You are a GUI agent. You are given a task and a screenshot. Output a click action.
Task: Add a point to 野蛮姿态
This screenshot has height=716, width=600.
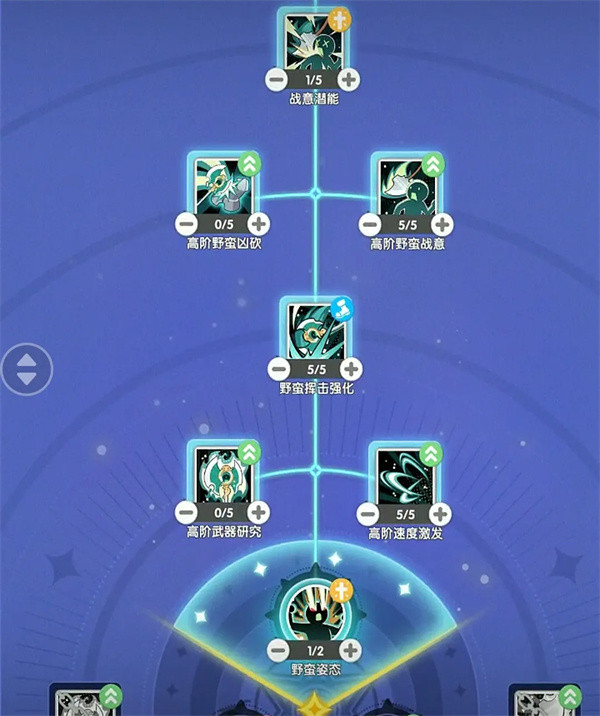tap(348, 650)
